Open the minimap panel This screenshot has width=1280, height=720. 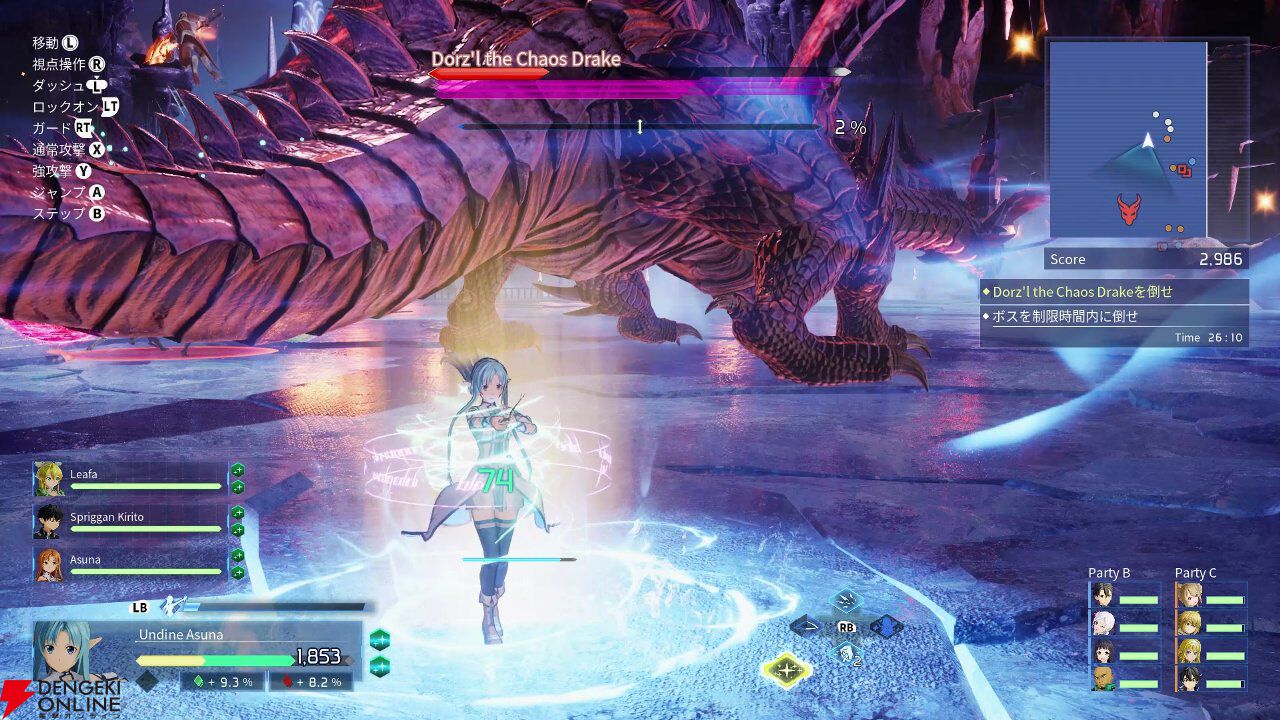point(1128,141)
